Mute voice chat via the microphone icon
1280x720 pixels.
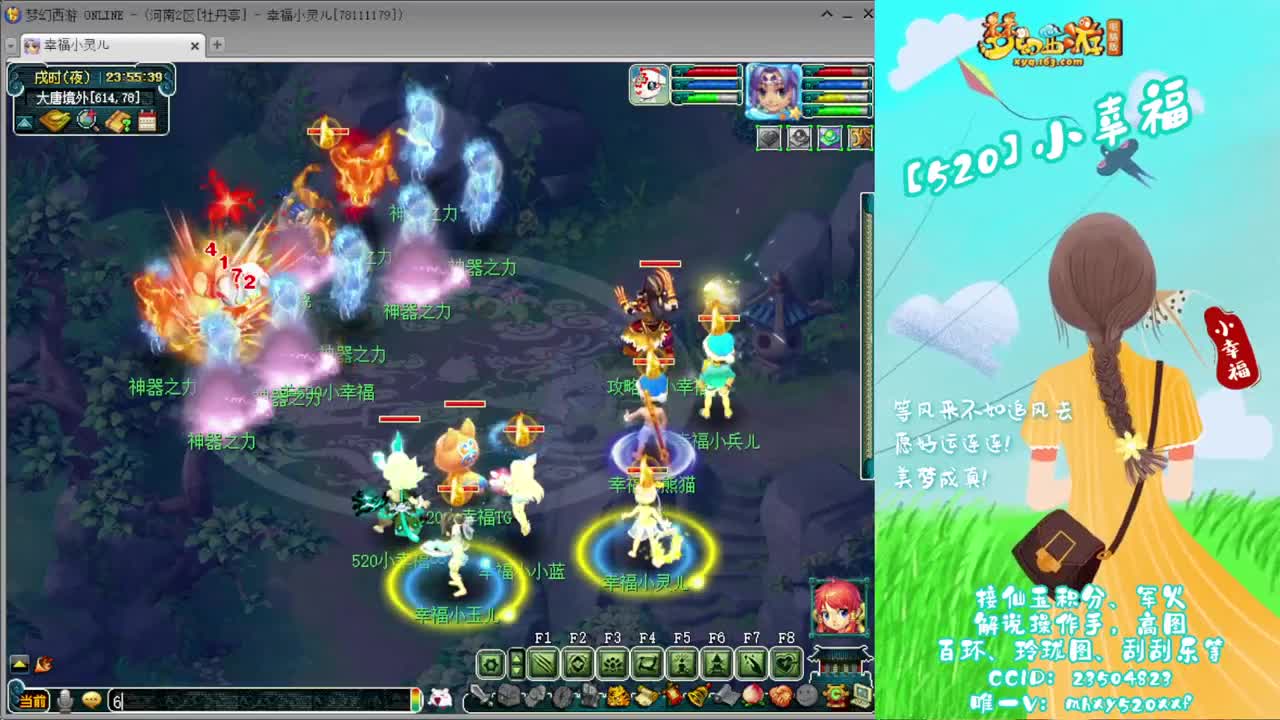63,701
